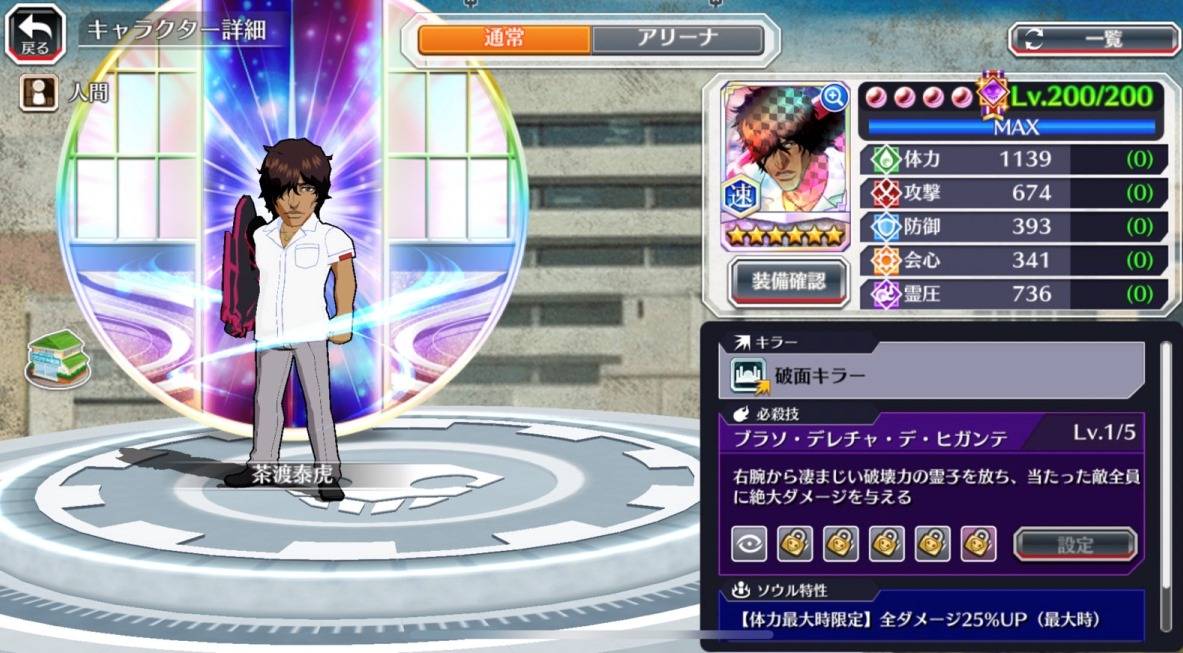
Task: Click the 設定 button for special move
Action: (1075, 545)
